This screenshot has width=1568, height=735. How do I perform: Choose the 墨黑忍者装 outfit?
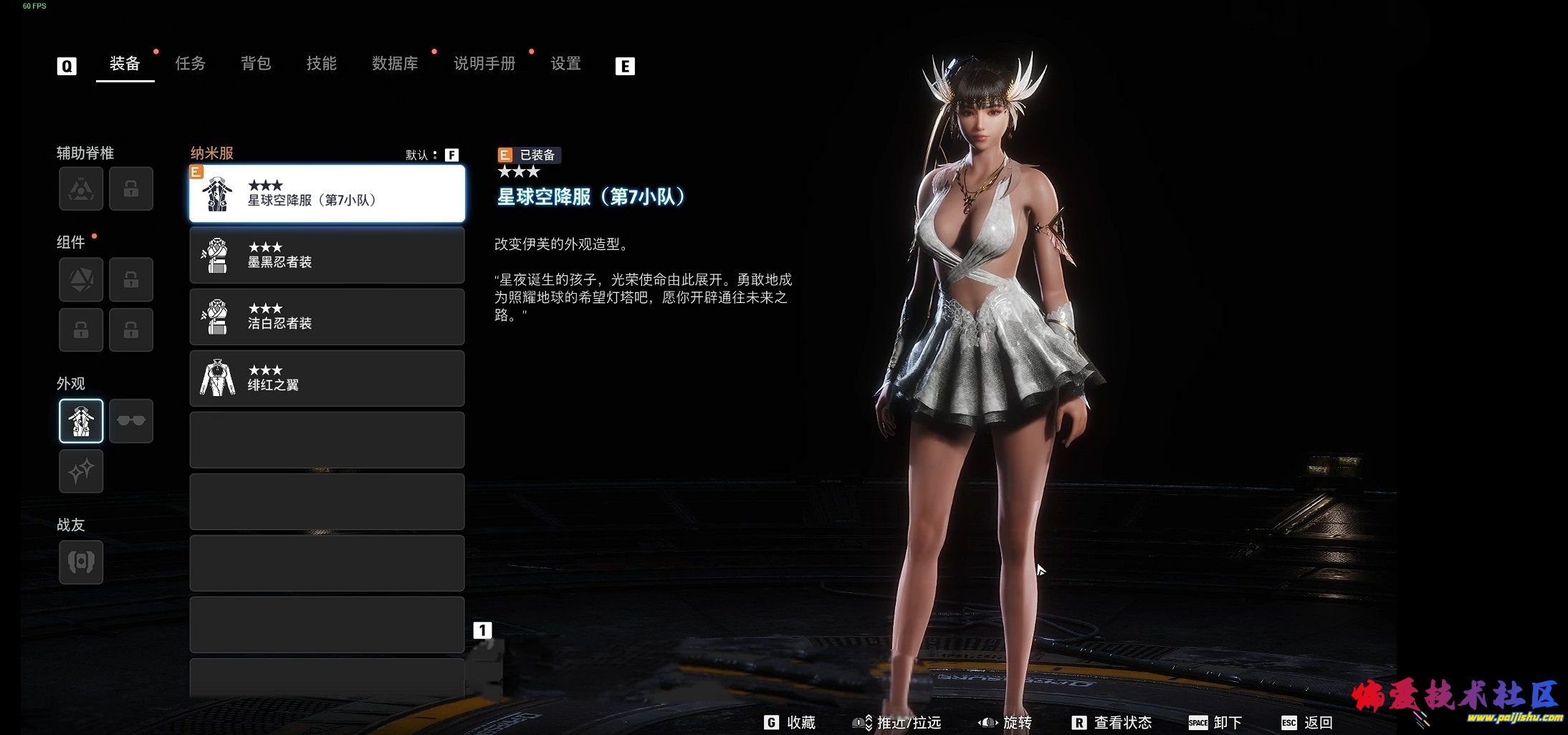pyautogui.click(x=327, y=255)
